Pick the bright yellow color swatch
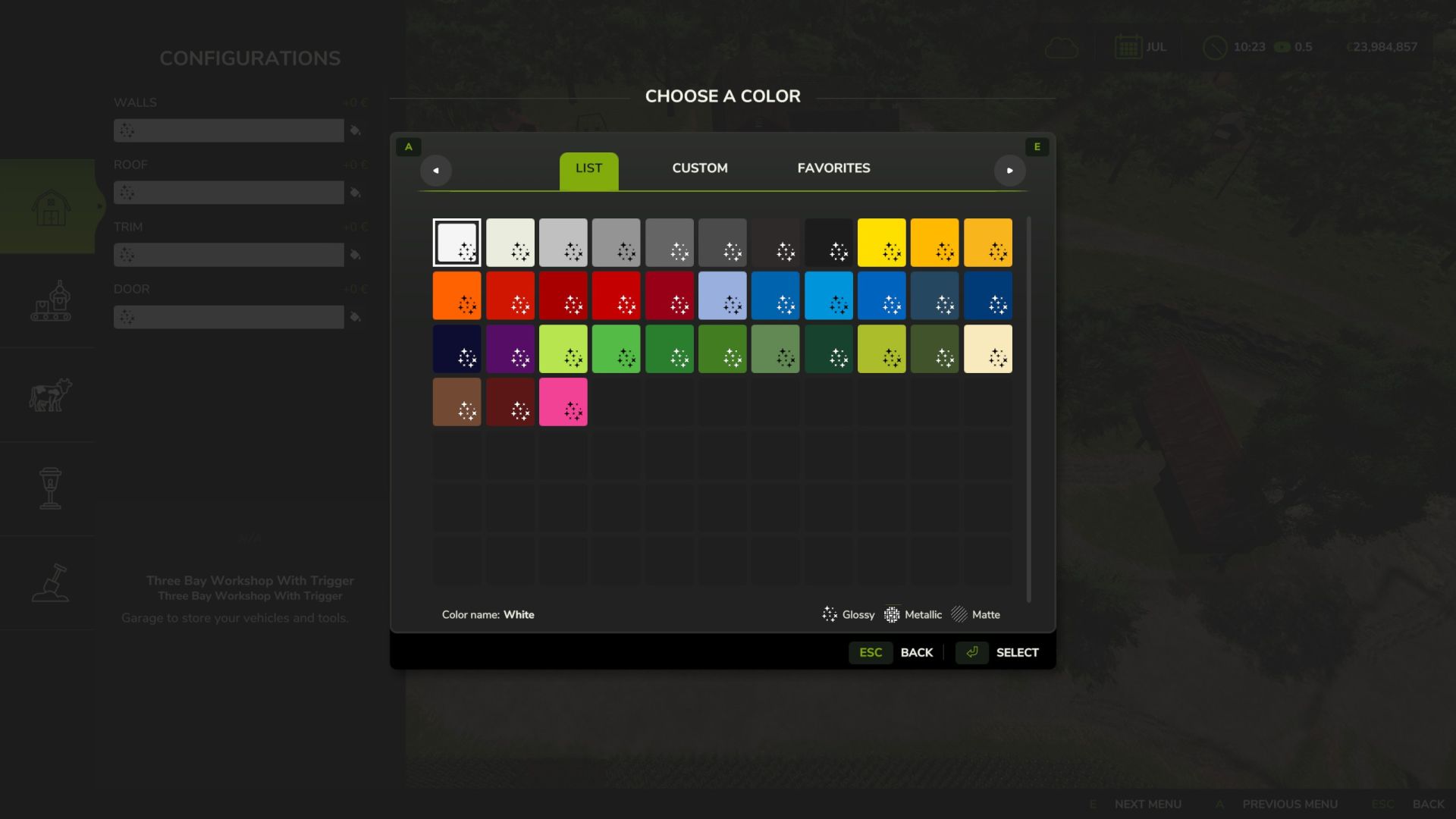 click(x=881, y=243)
